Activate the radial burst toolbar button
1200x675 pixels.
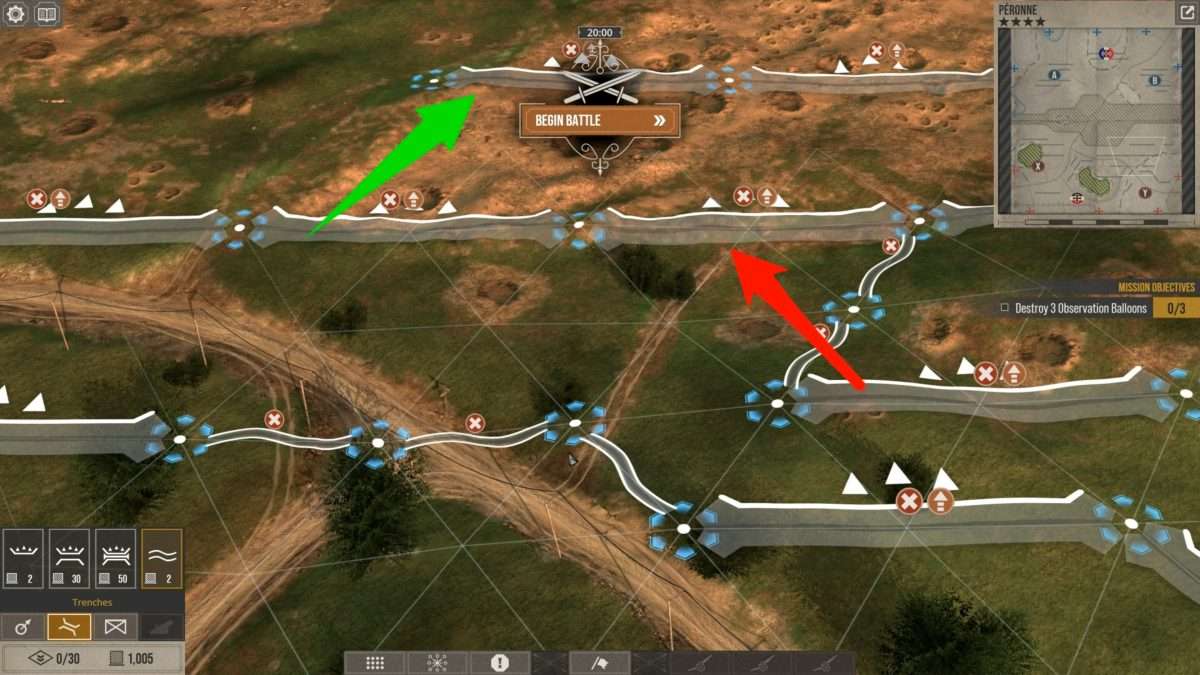(x=437, y=663)
